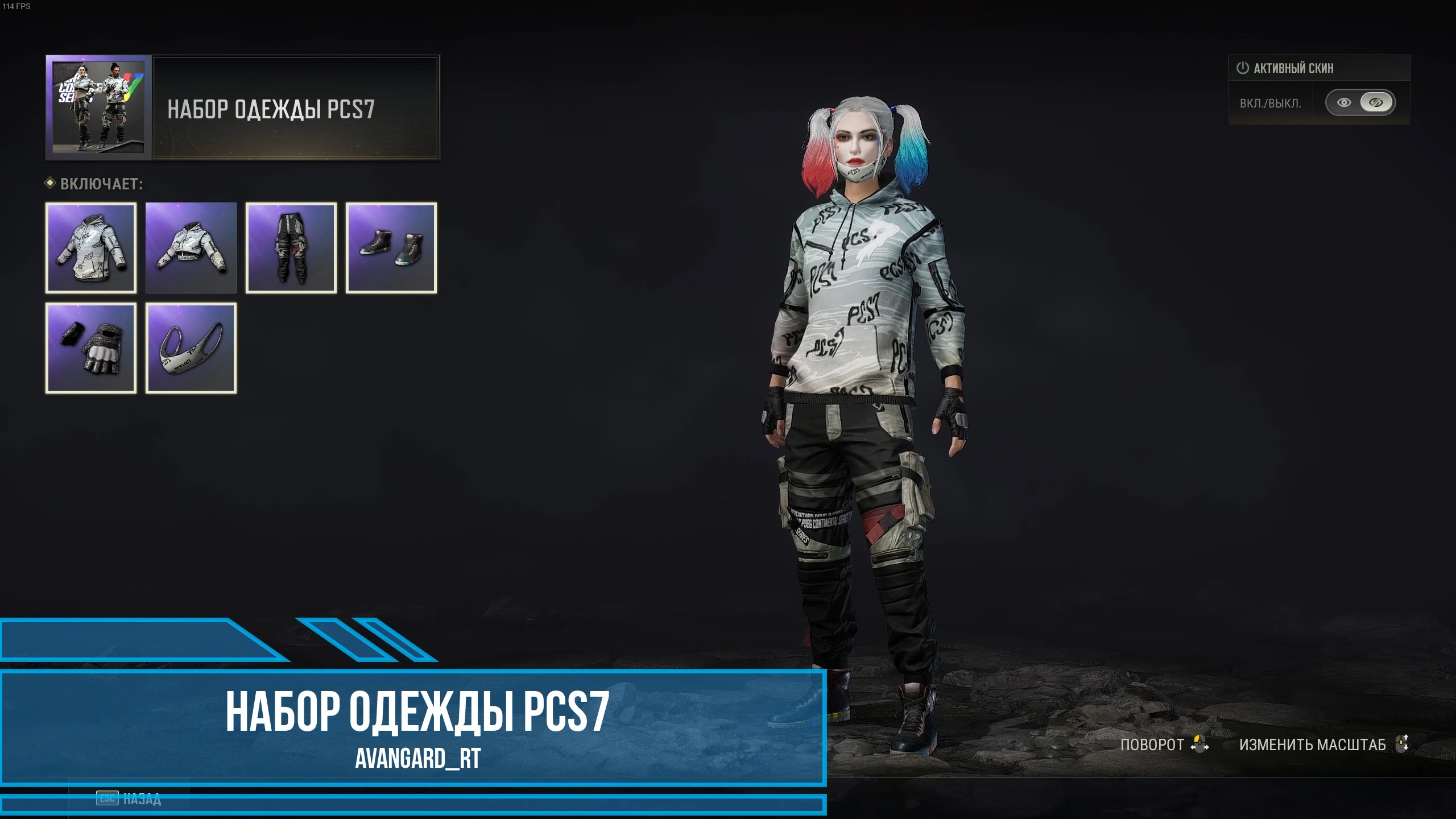Select the PCS7 hoodie item tile
Image resolution: width=1456 pixels, height=819 pixels.
[x=91, y=248]
